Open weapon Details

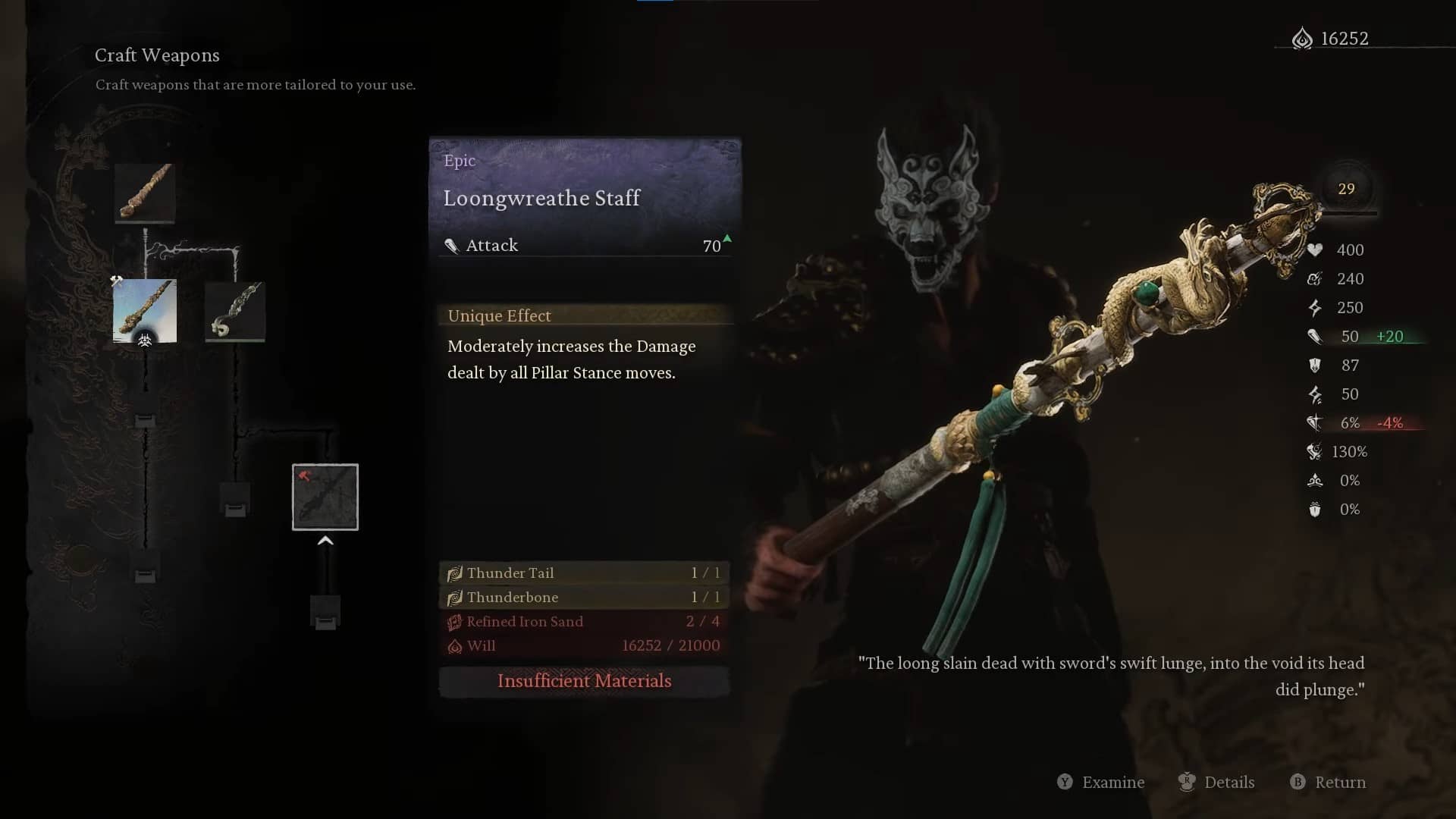coord(1217,782)
